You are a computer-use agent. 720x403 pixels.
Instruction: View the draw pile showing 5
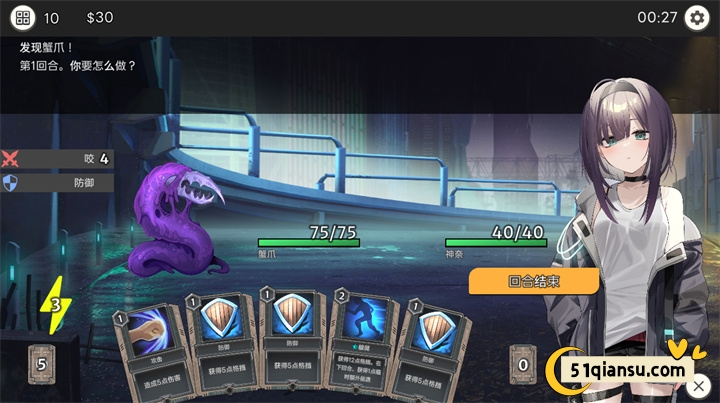tap(41, 364)
